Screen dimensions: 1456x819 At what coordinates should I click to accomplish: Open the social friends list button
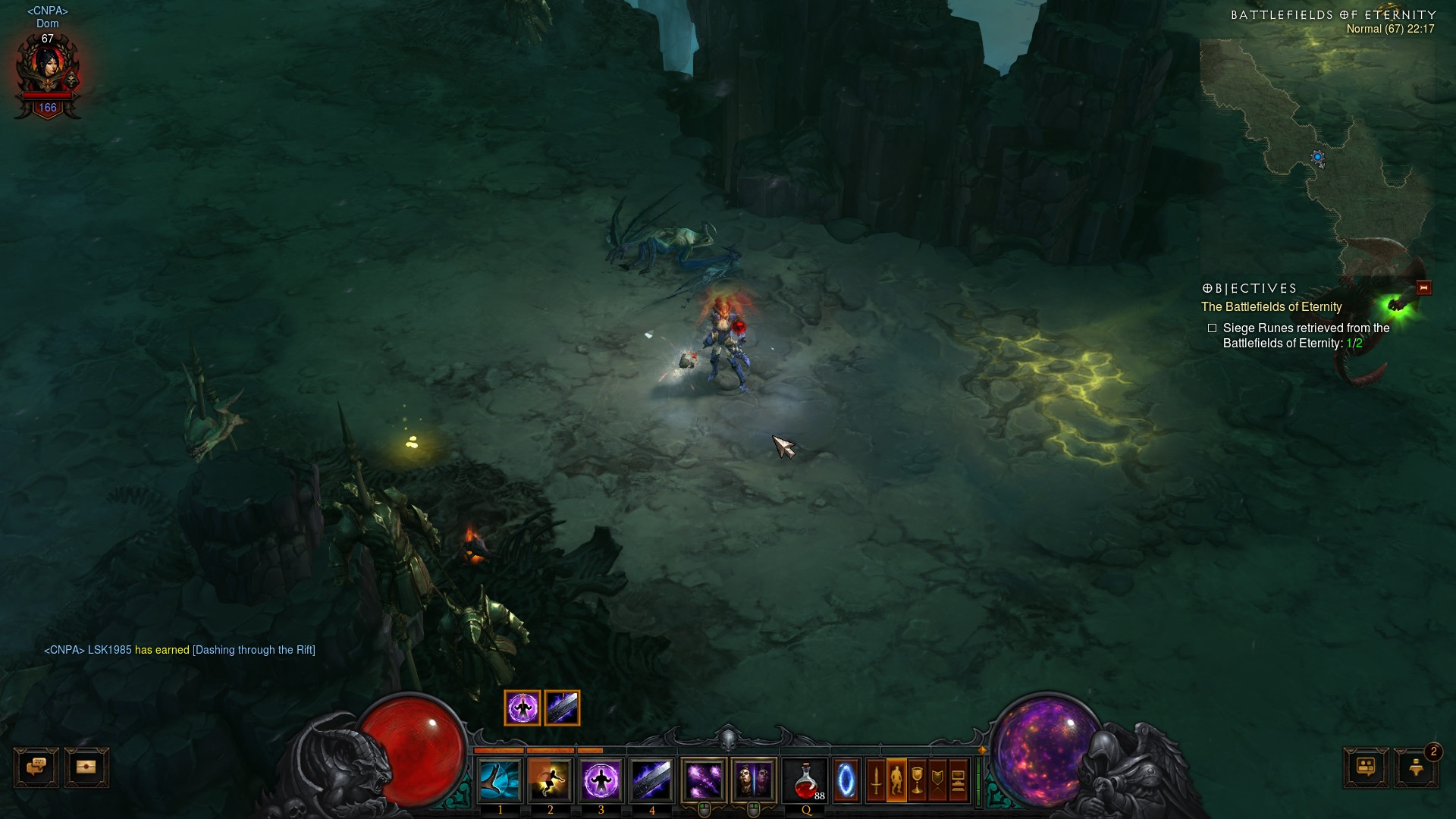point(1366,767)
